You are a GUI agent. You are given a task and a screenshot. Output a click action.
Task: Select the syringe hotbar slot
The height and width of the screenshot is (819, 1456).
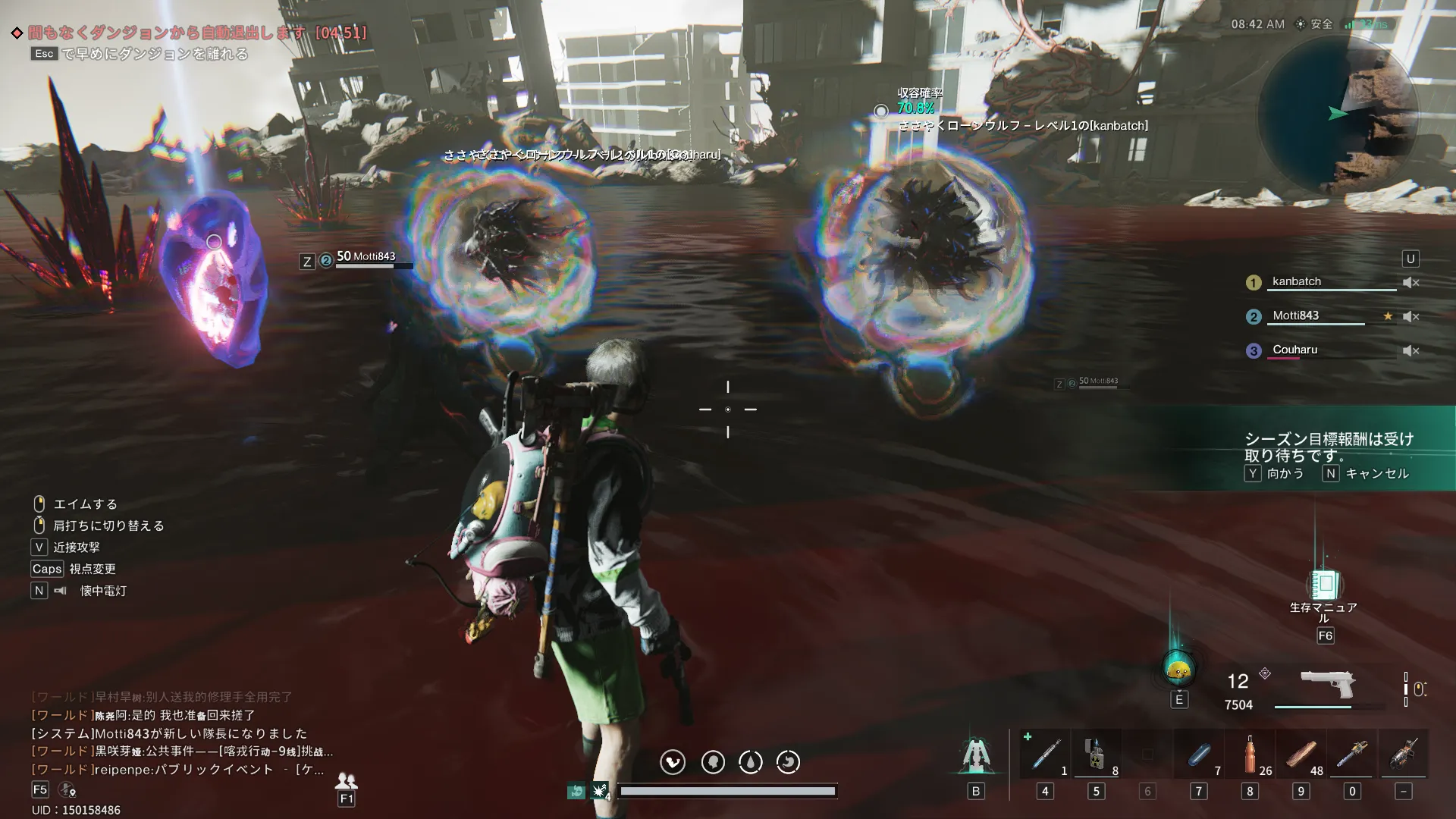tap(1046, 754)
